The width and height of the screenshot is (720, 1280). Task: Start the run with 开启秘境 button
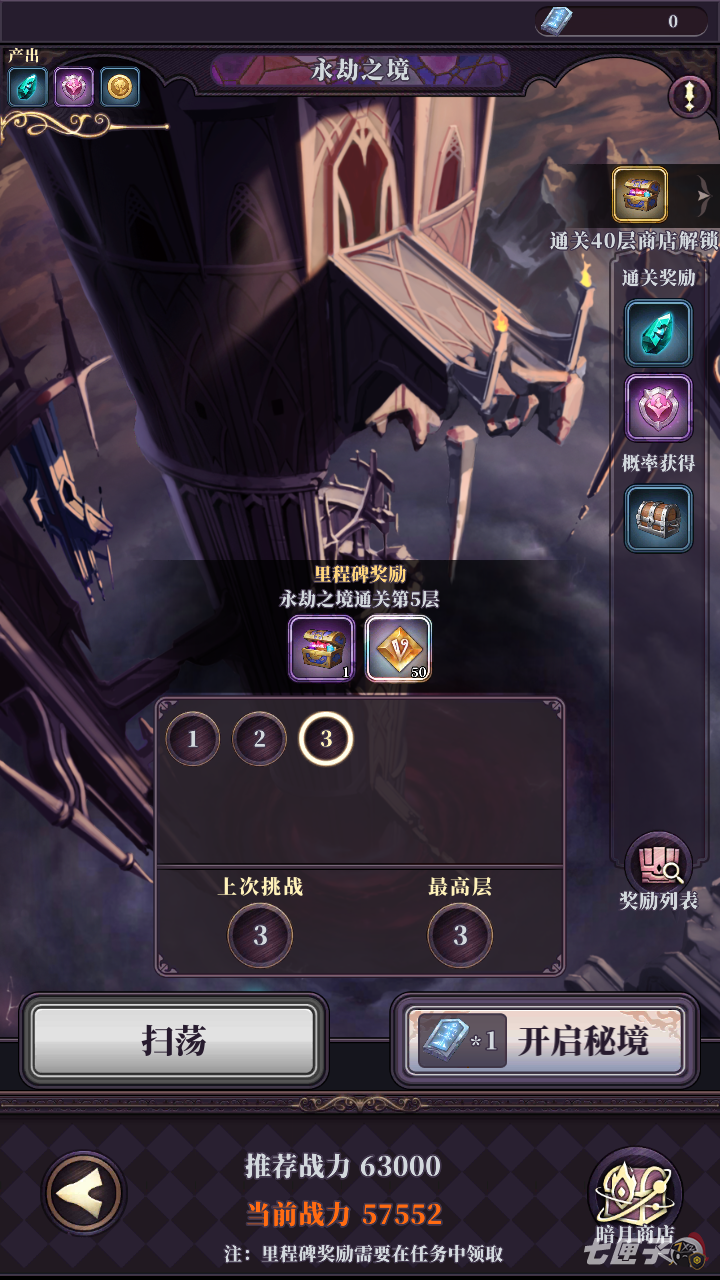pyautogui.click(x=545, y=1041)
